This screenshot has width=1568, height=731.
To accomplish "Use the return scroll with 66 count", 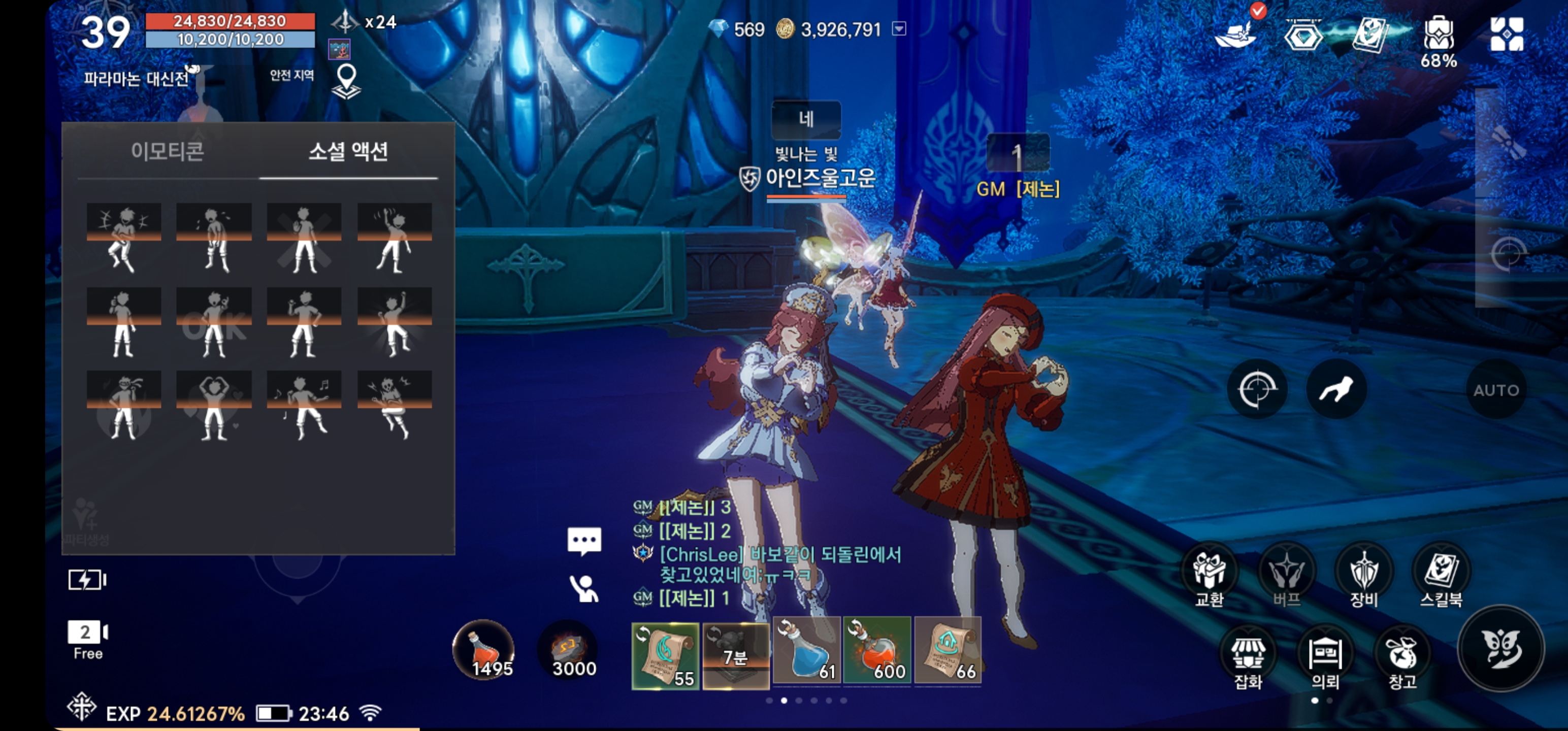I will [x=948, y=650].
